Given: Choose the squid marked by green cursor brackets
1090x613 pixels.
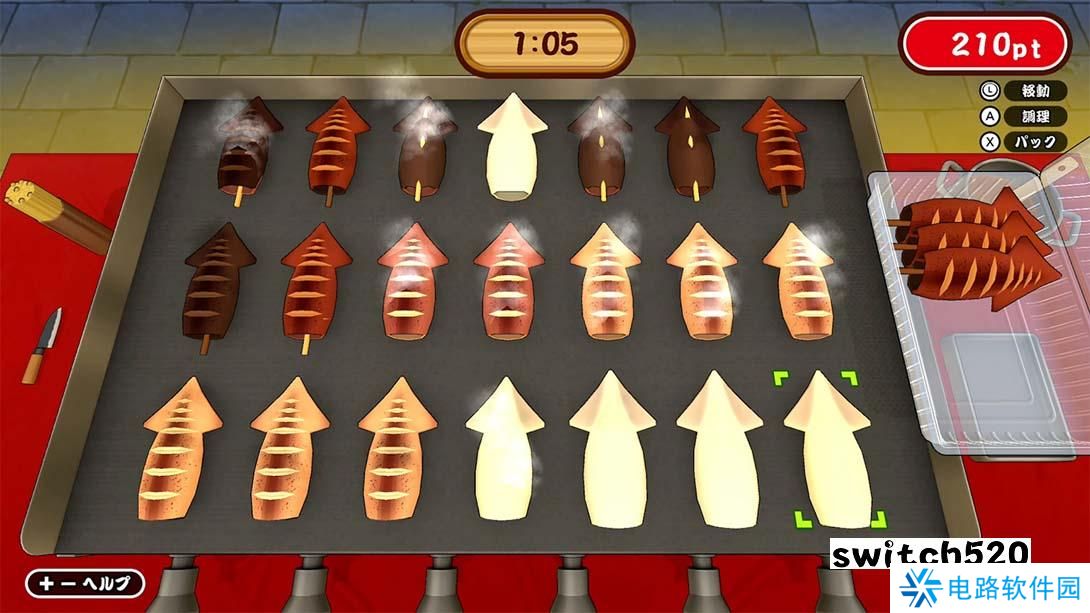Looking at the screenshot, I should [x=828, y=450].
